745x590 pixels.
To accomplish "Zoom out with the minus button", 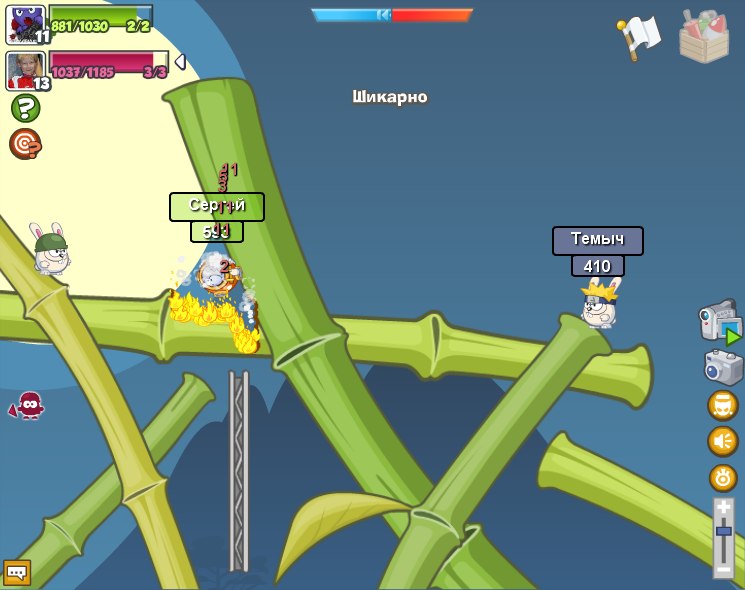I will point(723,569).
